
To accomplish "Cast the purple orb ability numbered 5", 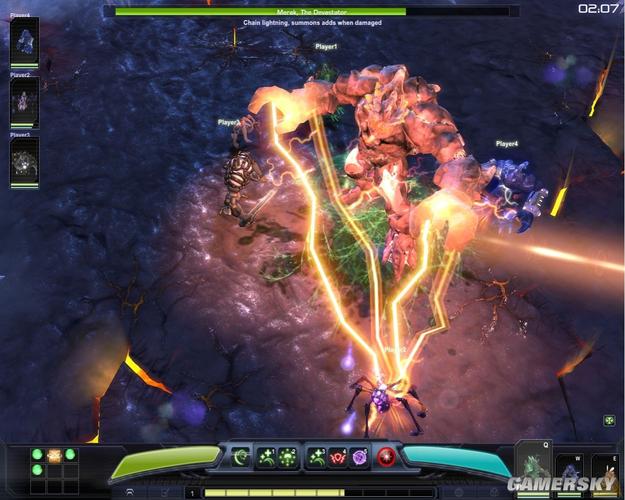I will click(358, 457).
